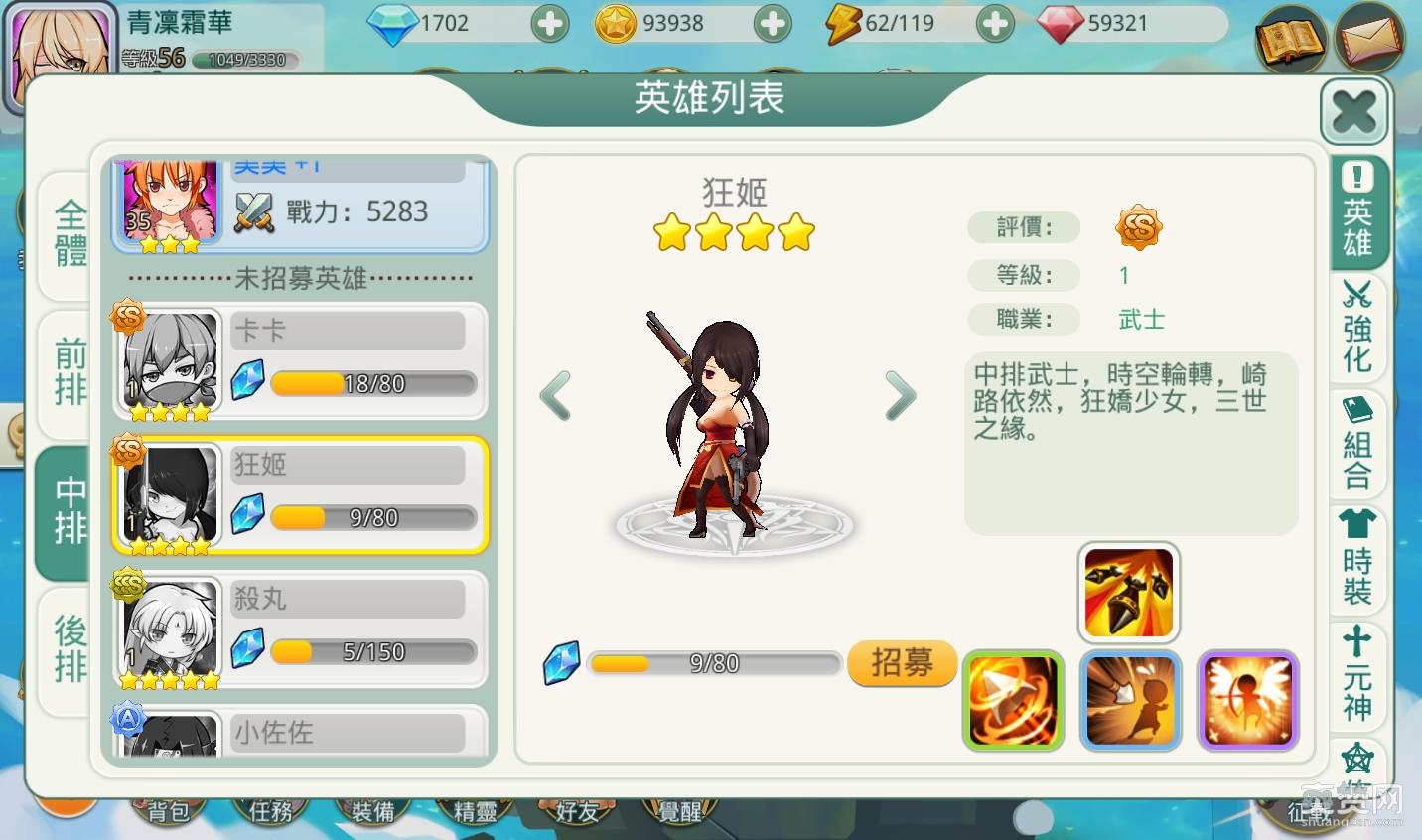The image size is (1422, 840).
Task: View the falling arrowheads skill icon
Action: pos(1129,593)
